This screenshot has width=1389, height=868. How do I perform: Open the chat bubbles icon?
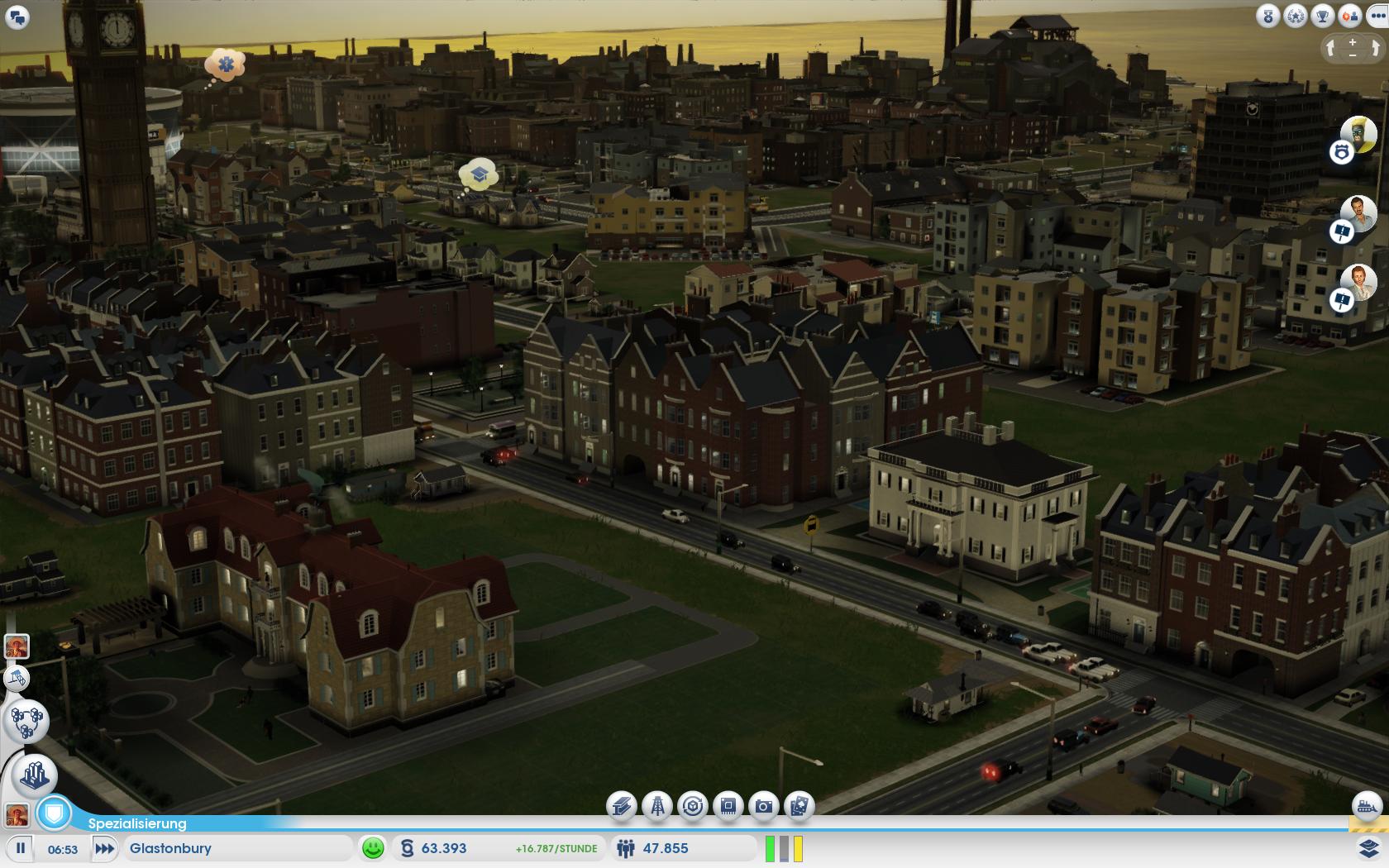click(17, 17)
